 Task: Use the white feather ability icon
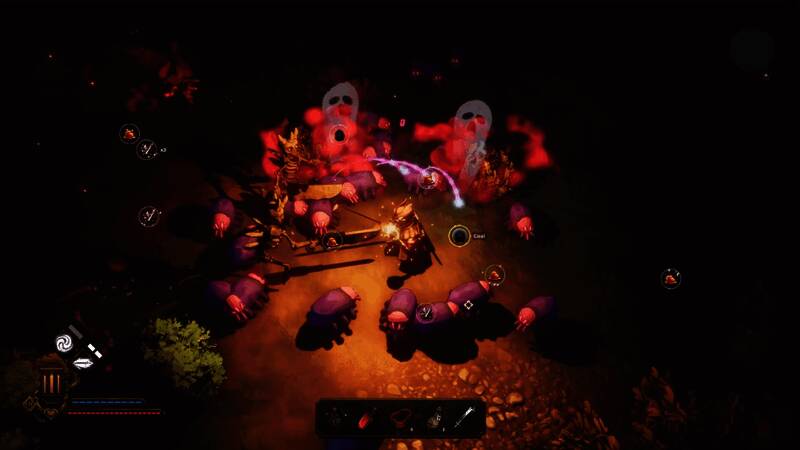tap(83, 363)
